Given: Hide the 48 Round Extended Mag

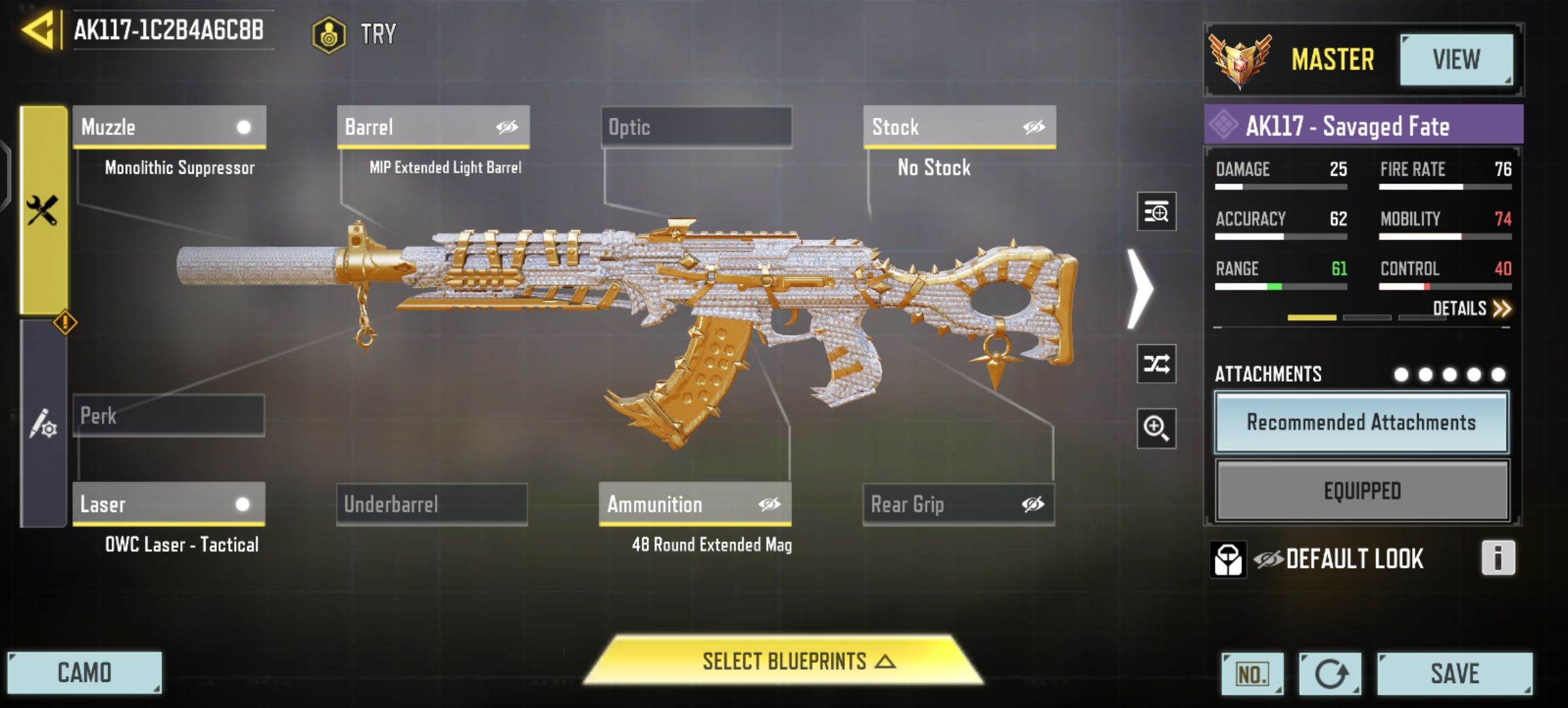Looking at the screenshot, I should [771, 503].
